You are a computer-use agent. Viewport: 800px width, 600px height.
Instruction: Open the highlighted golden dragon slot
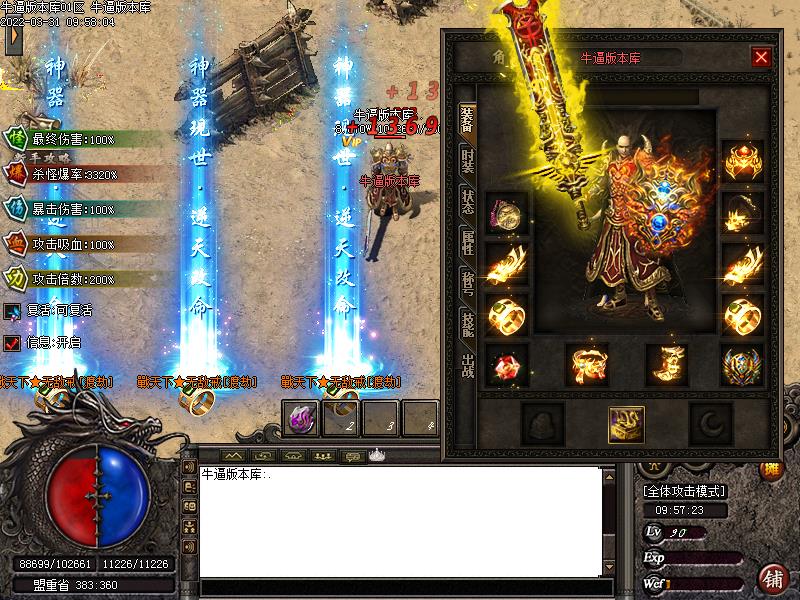click(626, 425)
